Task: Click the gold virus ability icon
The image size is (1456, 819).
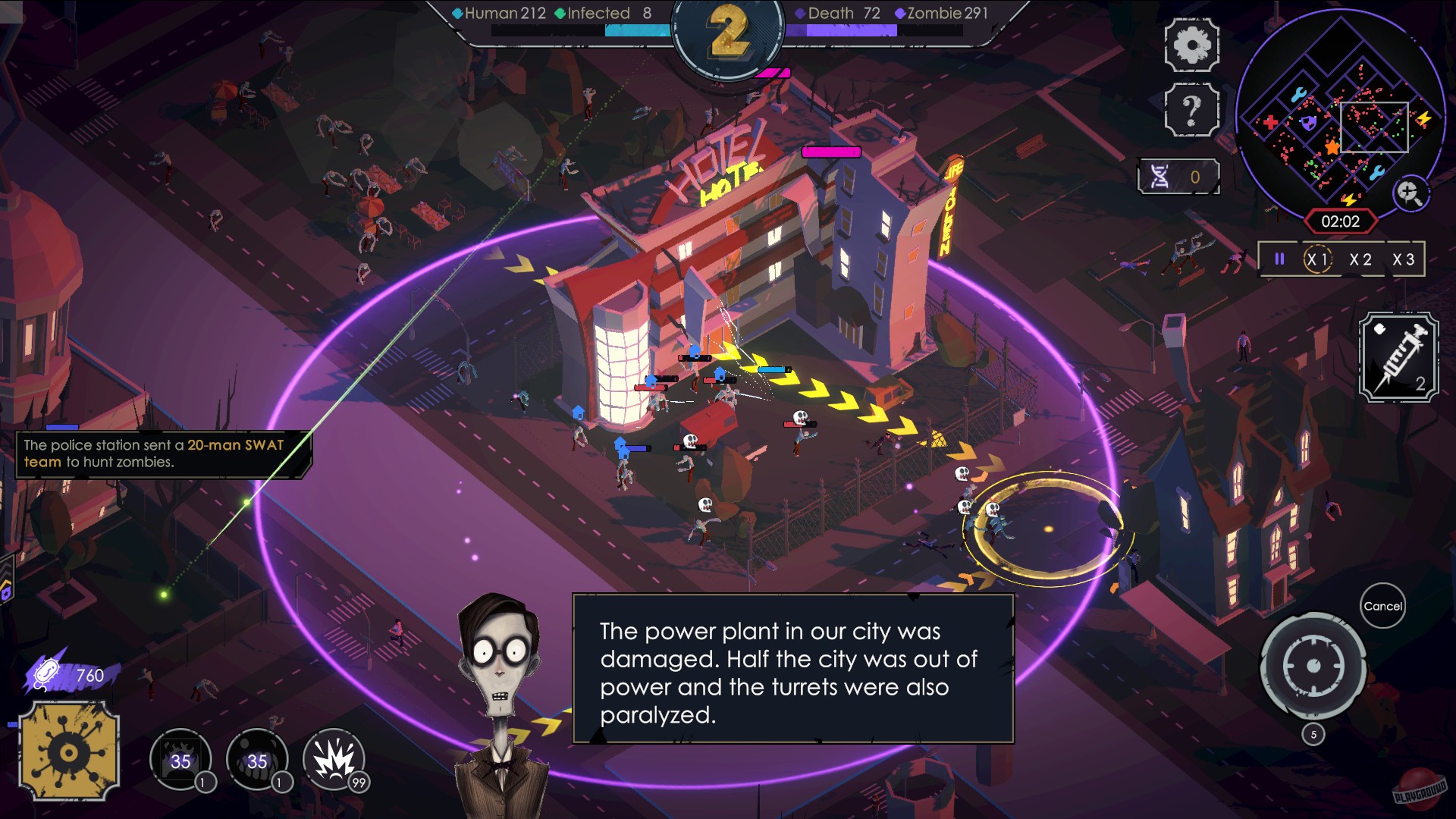Action: 70,749
